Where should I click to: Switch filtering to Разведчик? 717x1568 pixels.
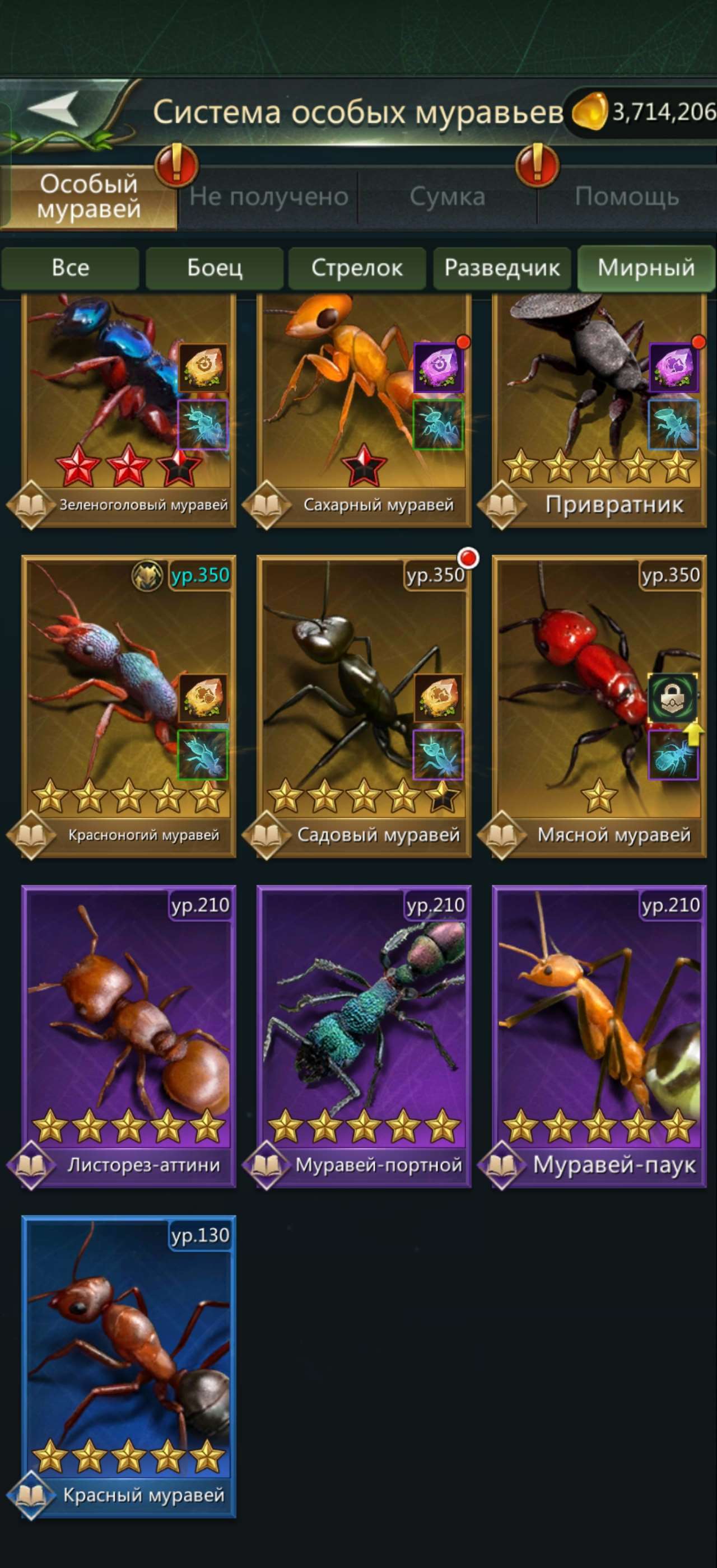click(502, 268)
